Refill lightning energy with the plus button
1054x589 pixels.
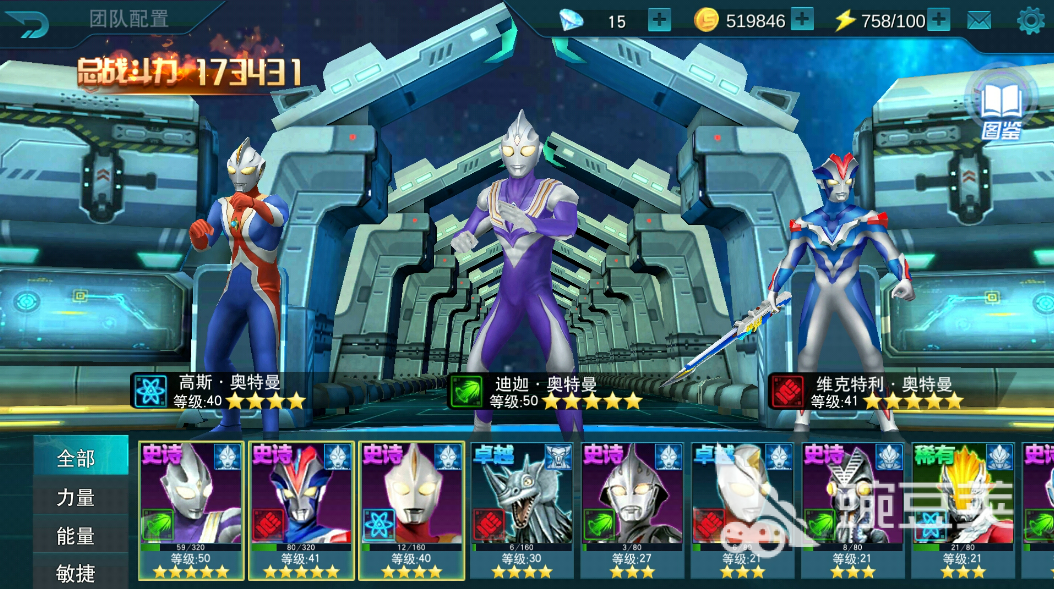tap(938, 19)
